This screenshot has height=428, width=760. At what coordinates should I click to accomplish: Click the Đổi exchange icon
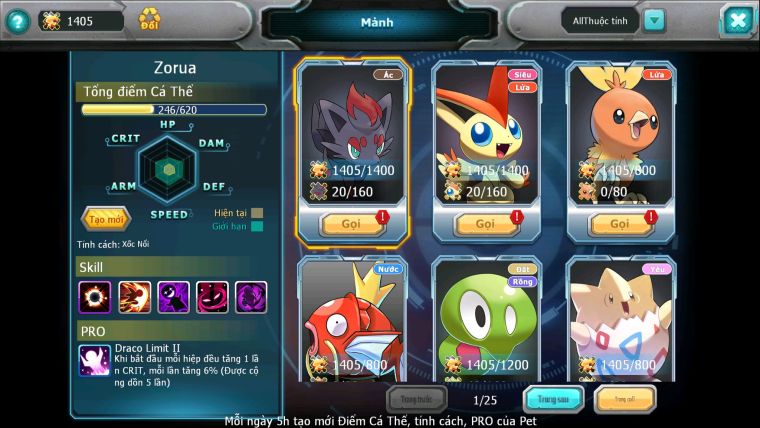coord(149,19)
